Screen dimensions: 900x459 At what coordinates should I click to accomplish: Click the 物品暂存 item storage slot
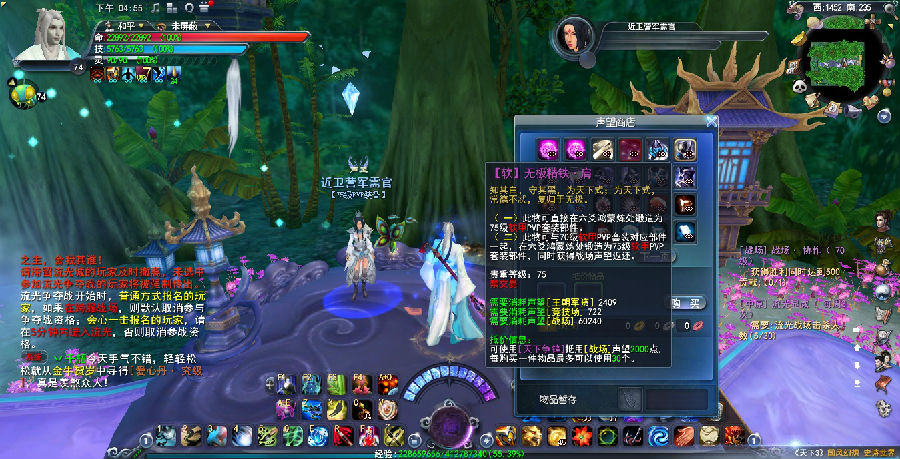click(x=630, y=397)
